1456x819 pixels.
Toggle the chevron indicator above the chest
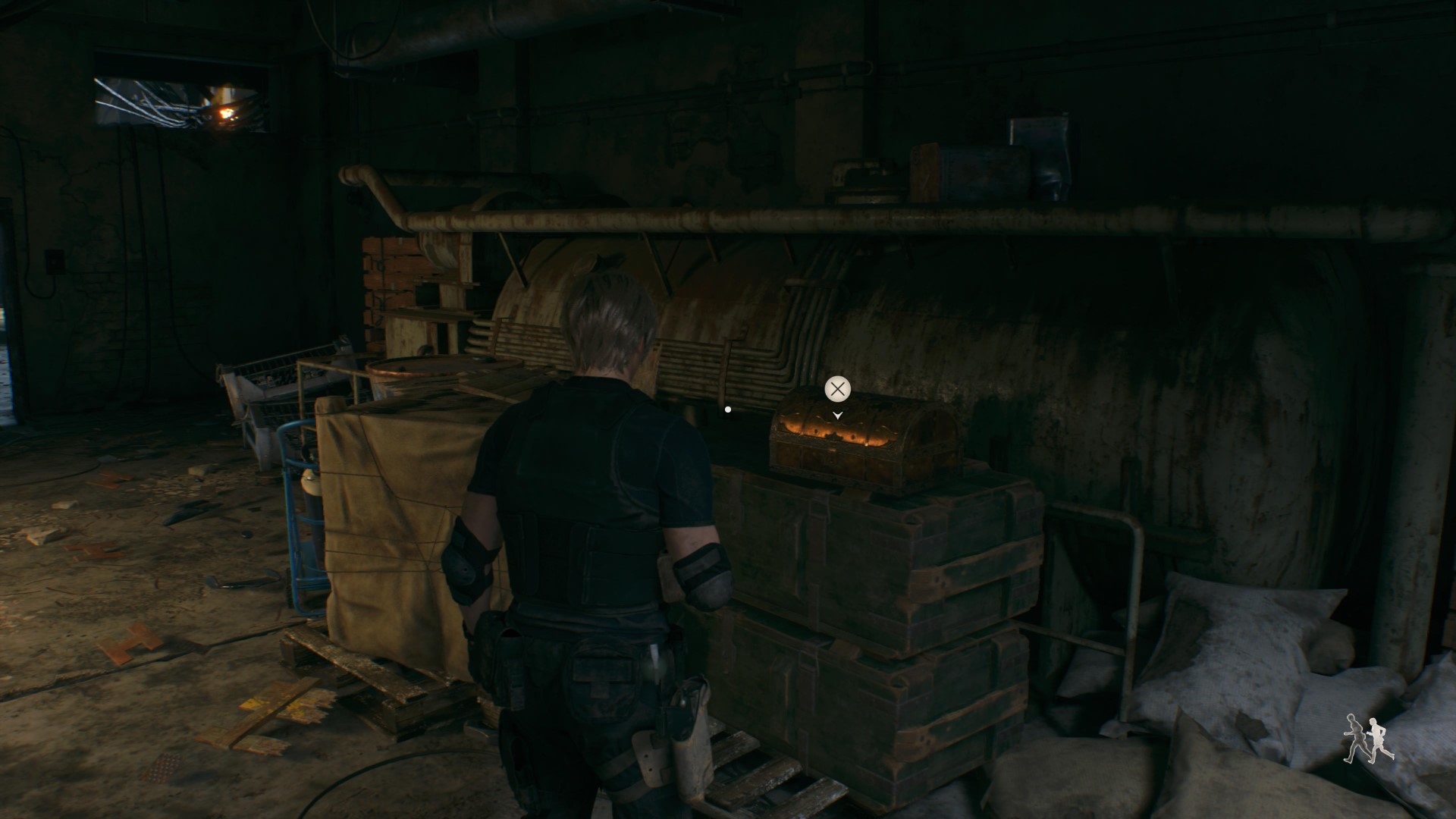(x=836, y=416)
